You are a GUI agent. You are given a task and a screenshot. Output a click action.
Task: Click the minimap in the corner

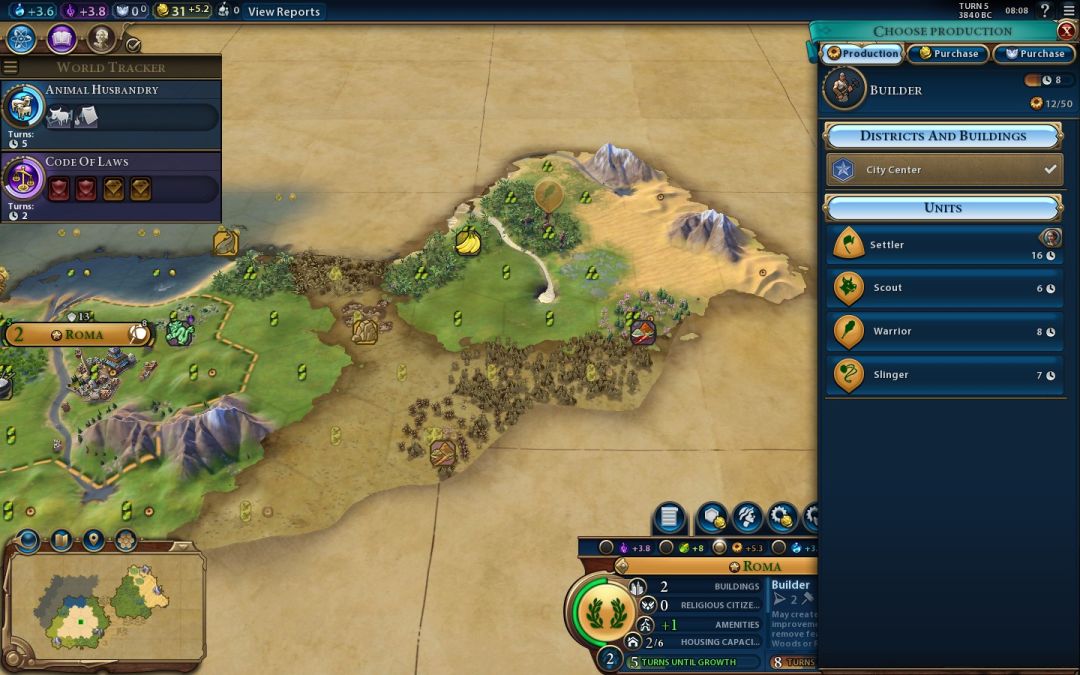point(103,605)
